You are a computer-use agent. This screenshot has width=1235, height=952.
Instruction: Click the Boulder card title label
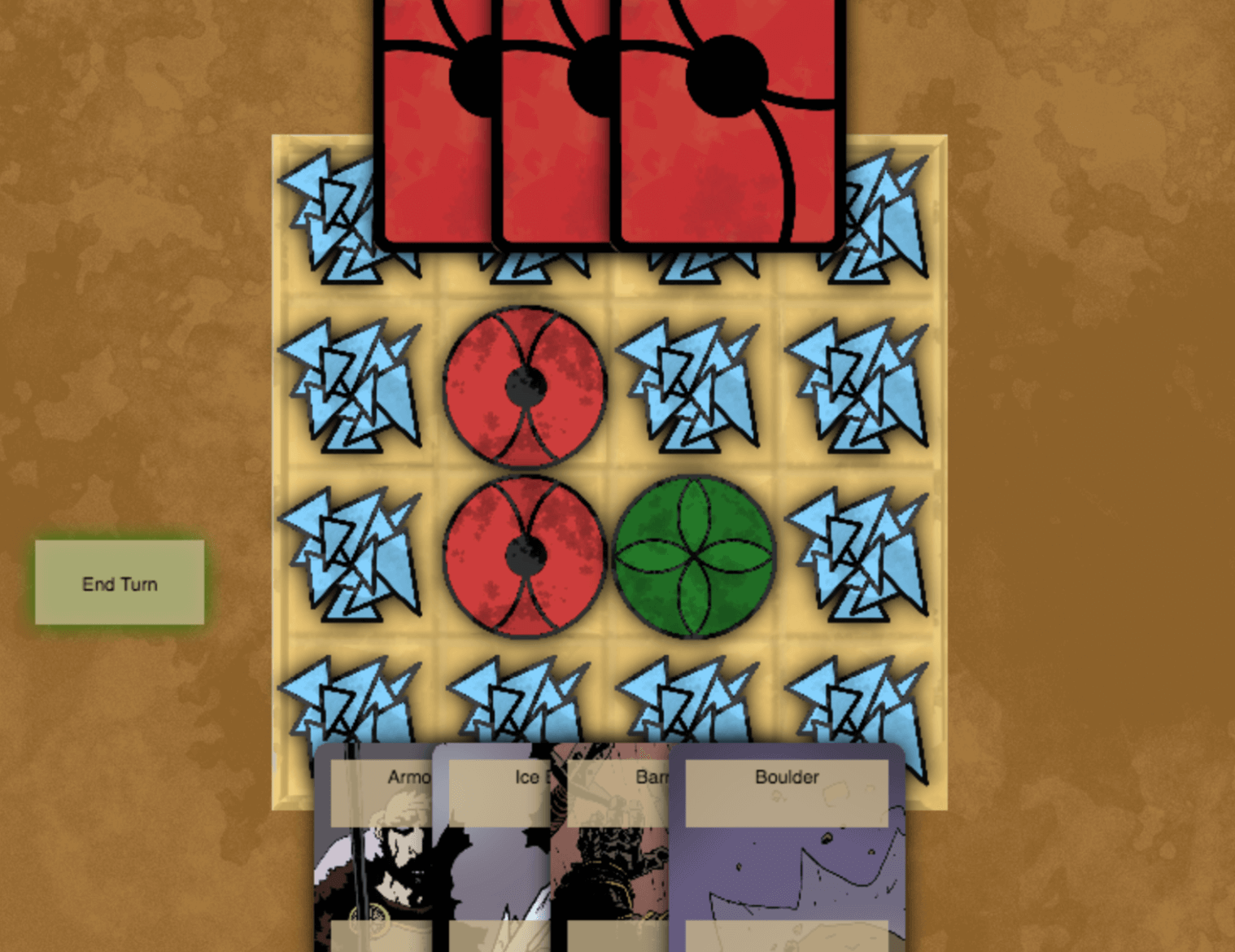click(x=785, y=778)
